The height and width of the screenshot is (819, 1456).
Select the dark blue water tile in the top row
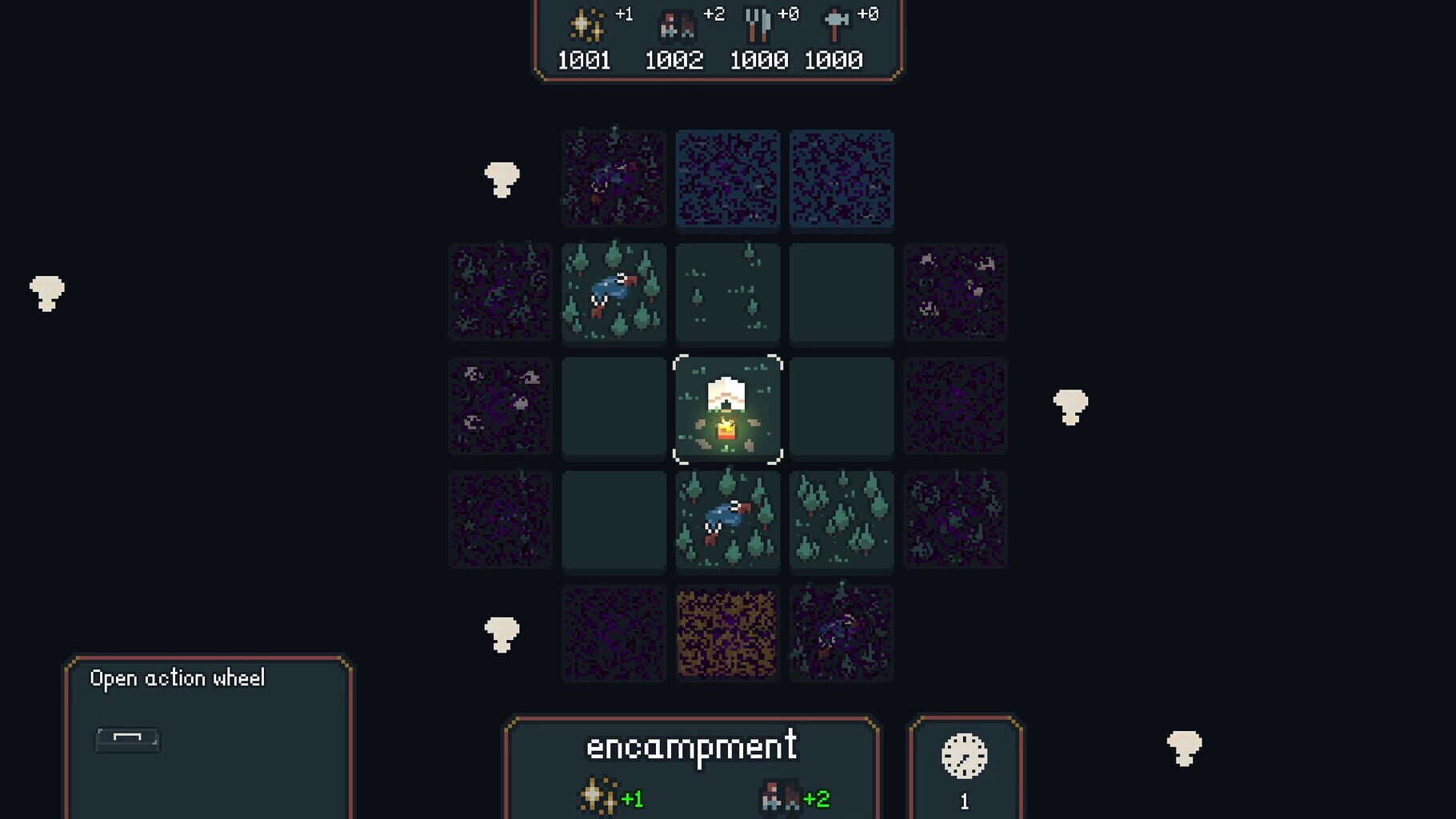727,178
